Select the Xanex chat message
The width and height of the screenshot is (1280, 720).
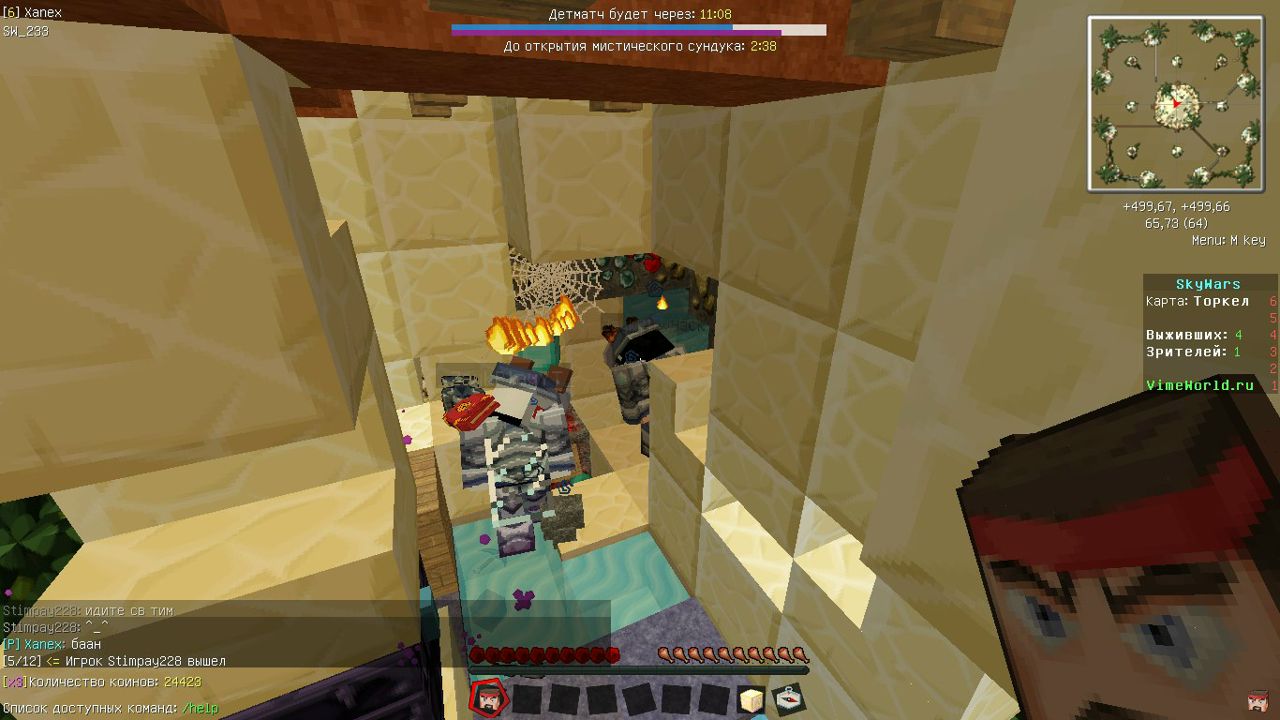50,644
